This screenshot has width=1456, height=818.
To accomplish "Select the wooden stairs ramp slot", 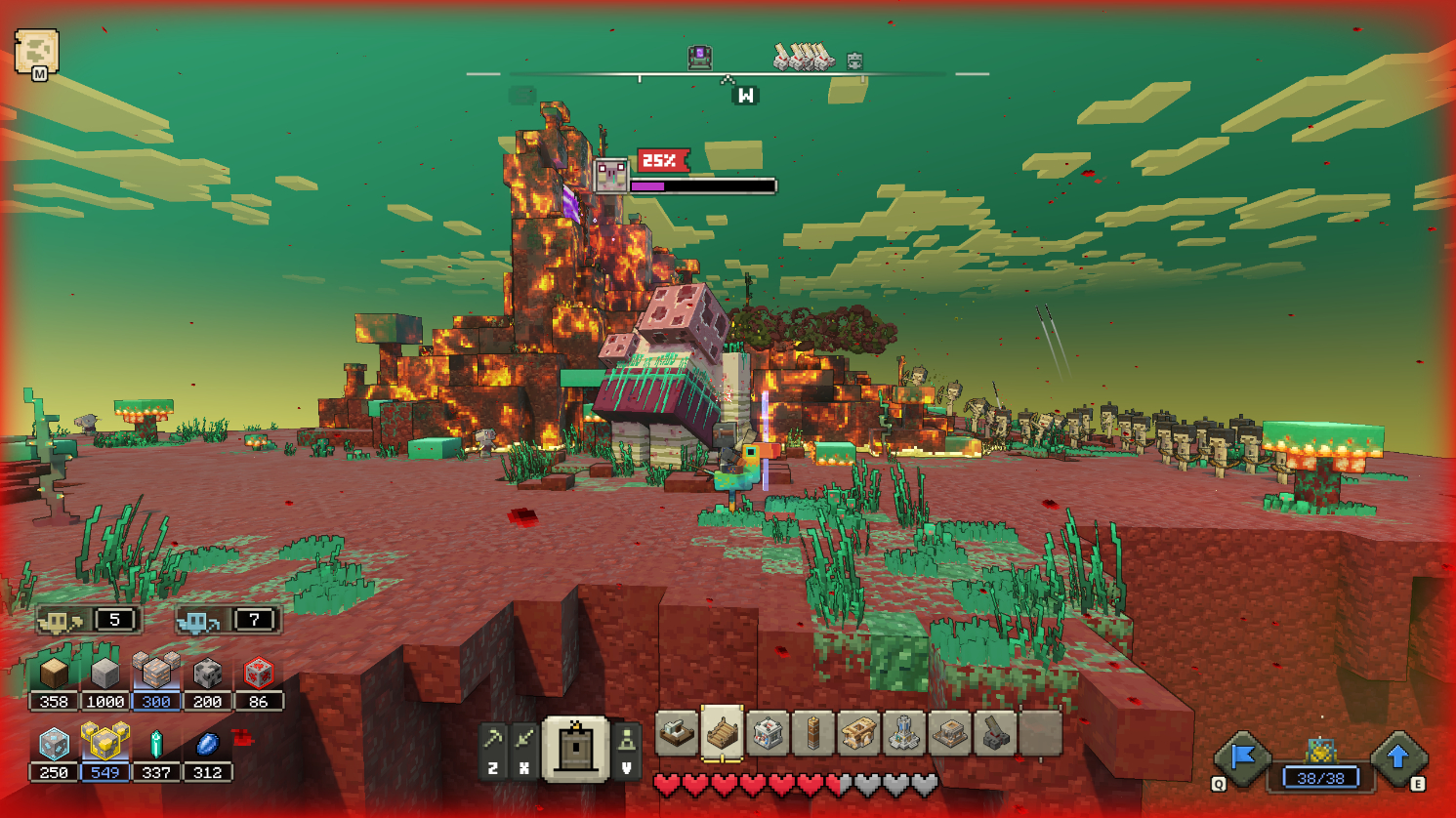I will coord(722,733).
